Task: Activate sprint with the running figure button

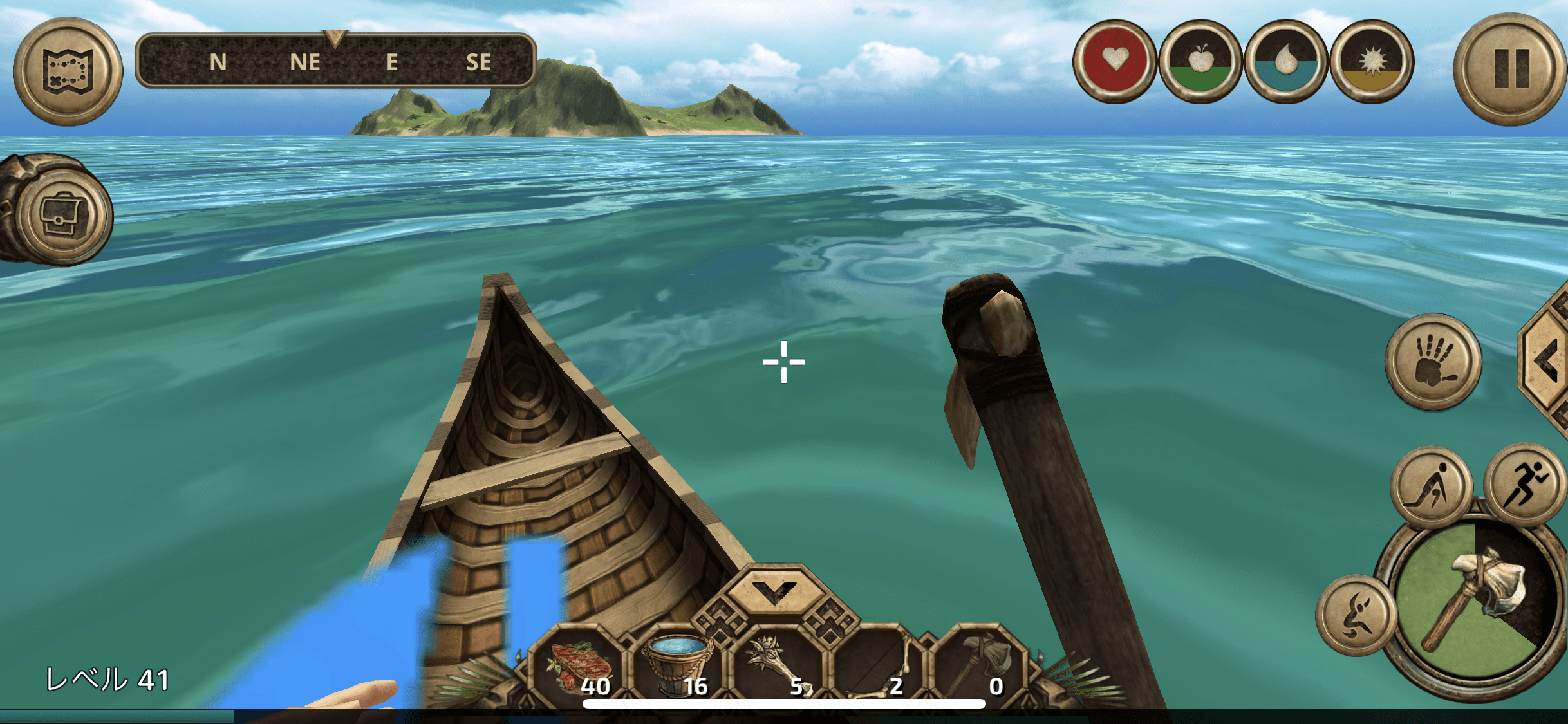Action: [x=1524, y=484]
